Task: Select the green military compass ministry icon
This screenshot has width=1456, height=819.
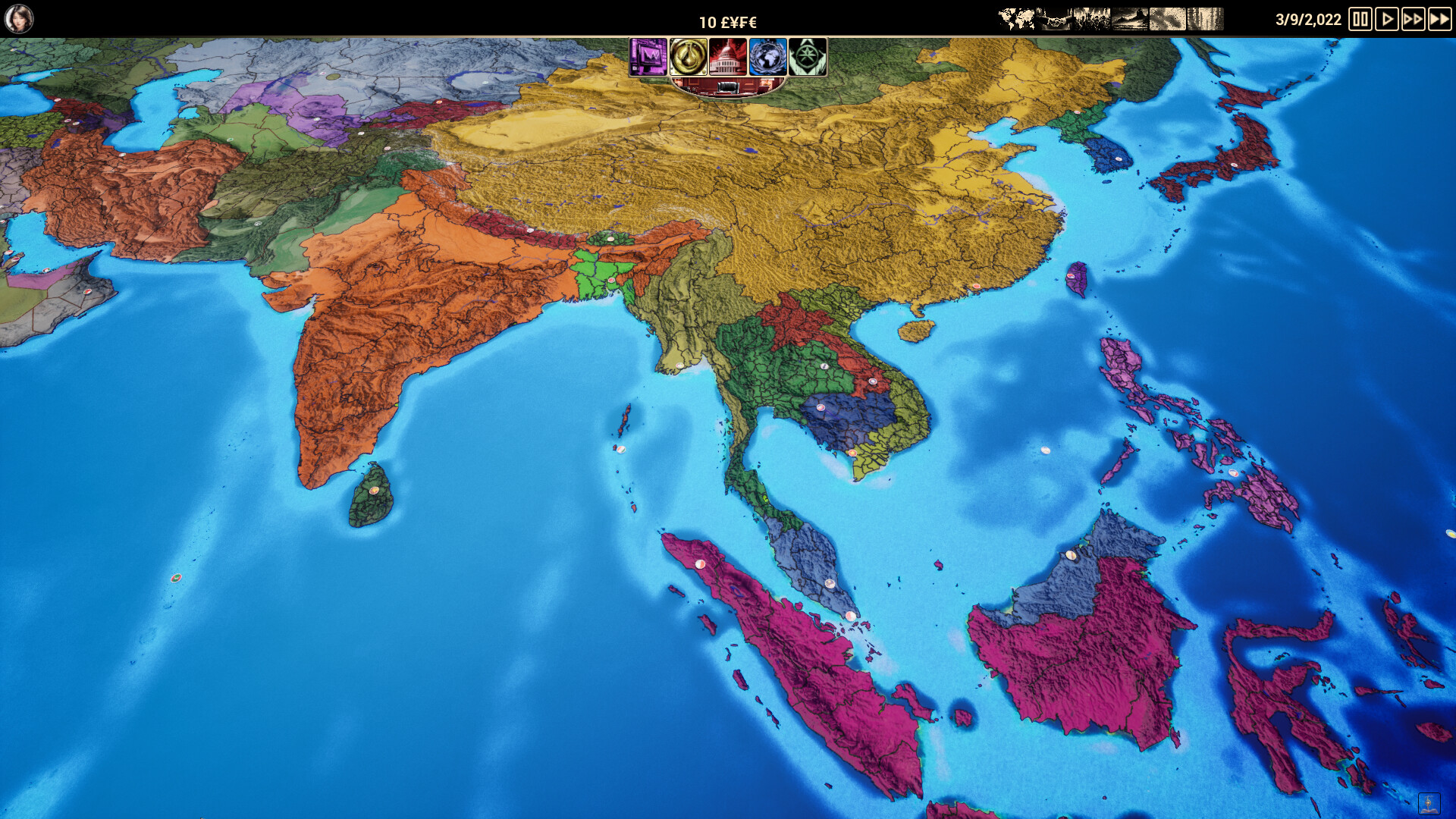Action: (x=808, y=57)
